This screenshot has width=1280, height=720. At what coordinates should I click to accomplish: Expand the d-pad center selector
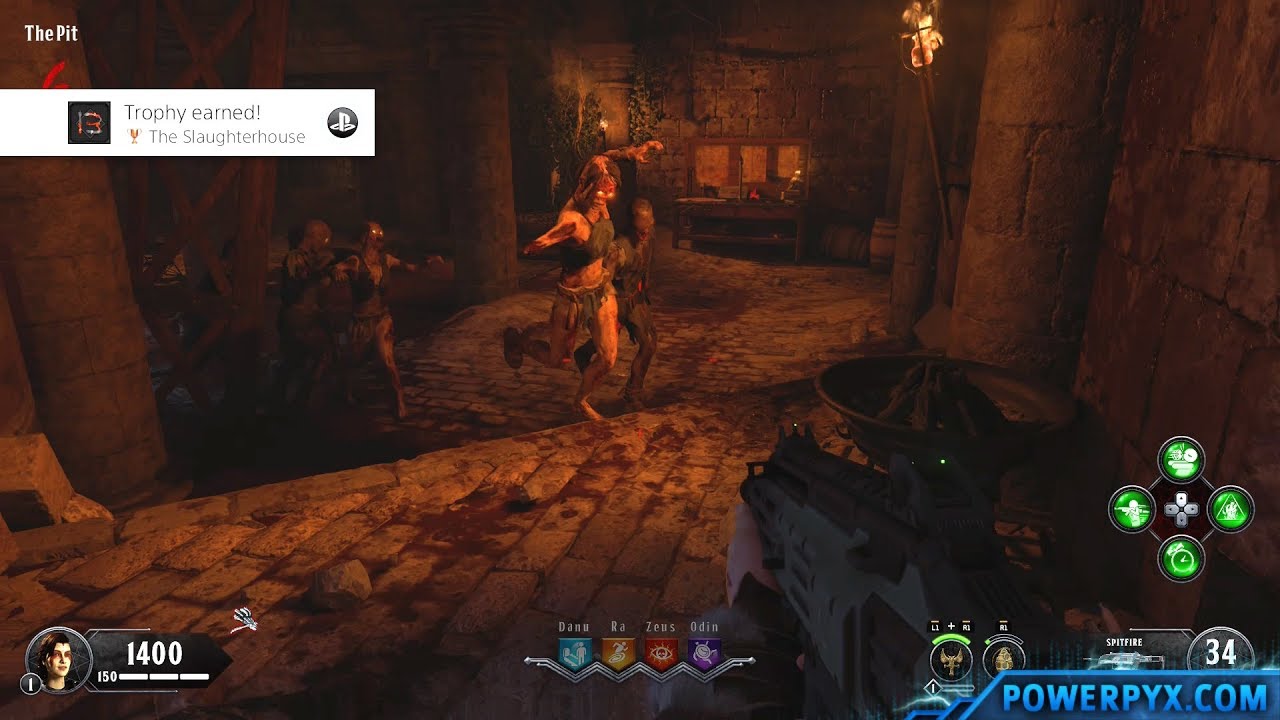click(1180, 511)
